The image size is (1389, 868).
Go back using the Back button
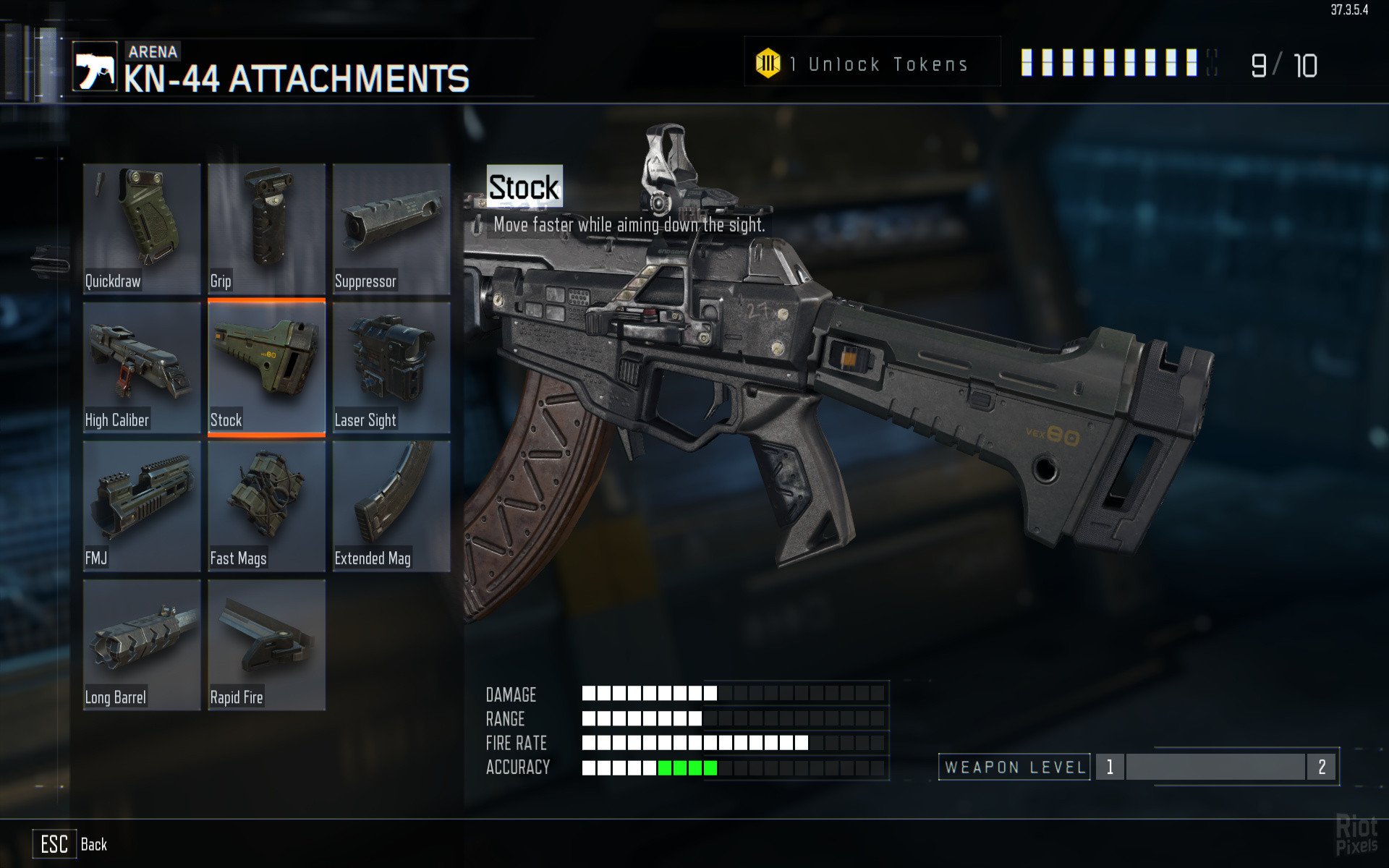(71, 844)
